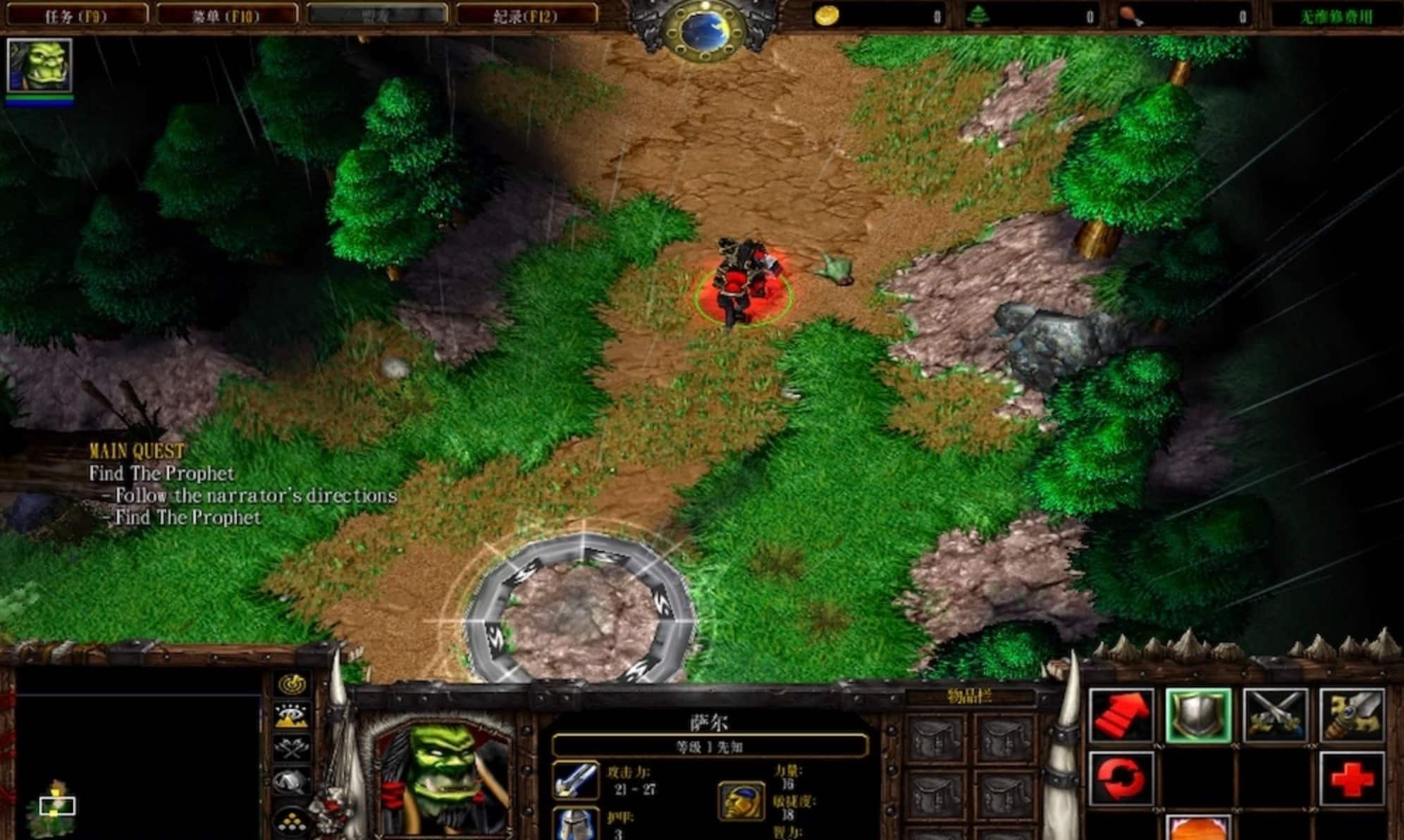Activate the crossed swords Hold Position command
The image size is (1404, 840).
click(x=1275, y=716)
